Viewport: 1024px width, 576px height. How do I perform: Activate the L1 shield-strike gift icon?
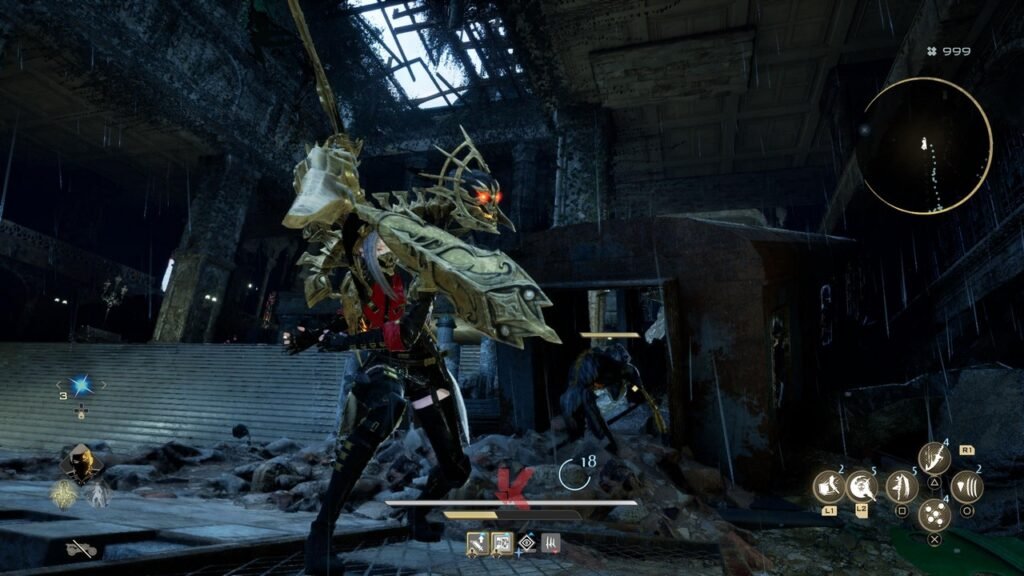pyautogui.click(x=829, y=487)
